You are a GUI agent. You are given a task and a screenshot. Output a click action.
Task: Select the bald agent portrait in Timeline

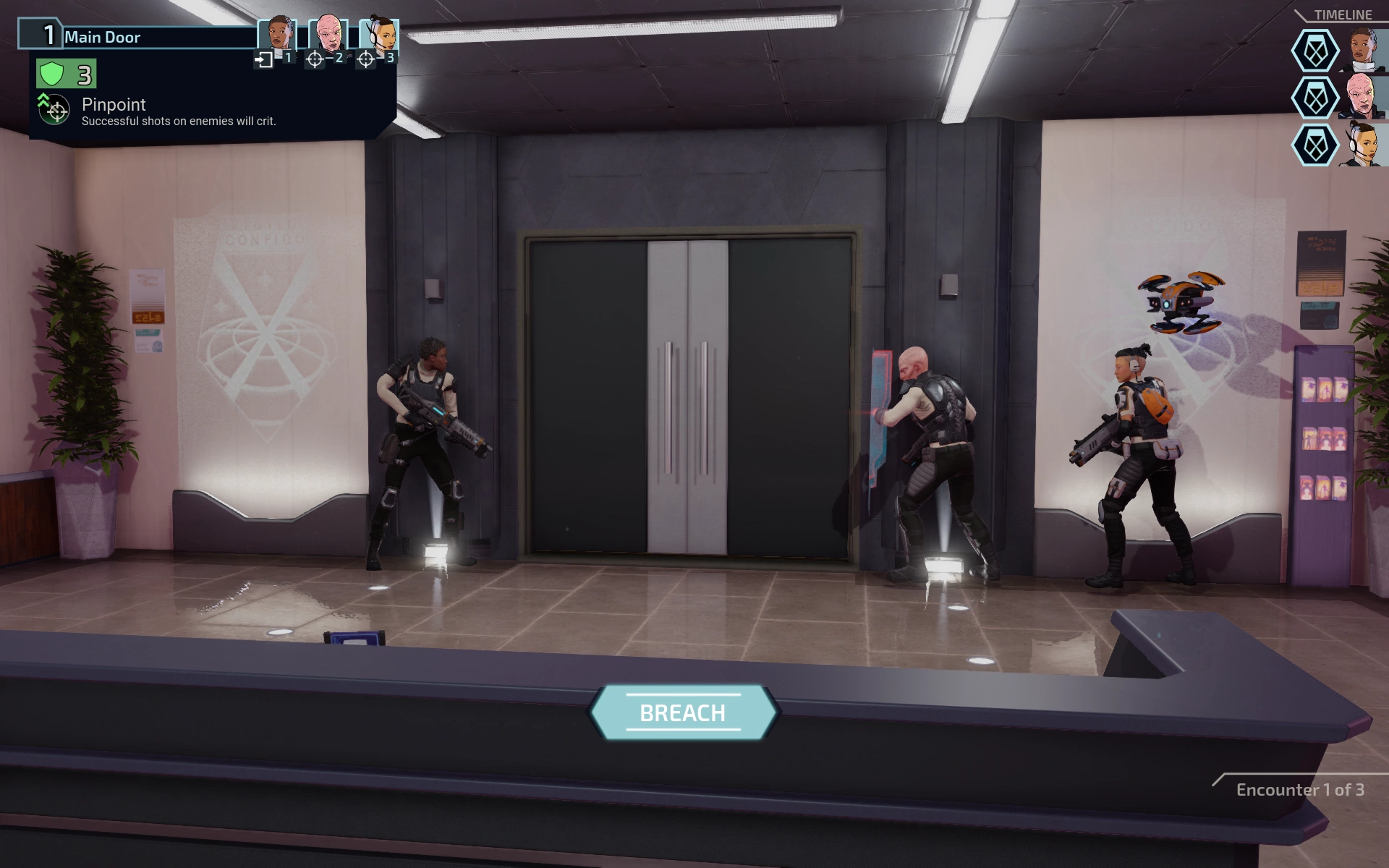coord(1362,98)
